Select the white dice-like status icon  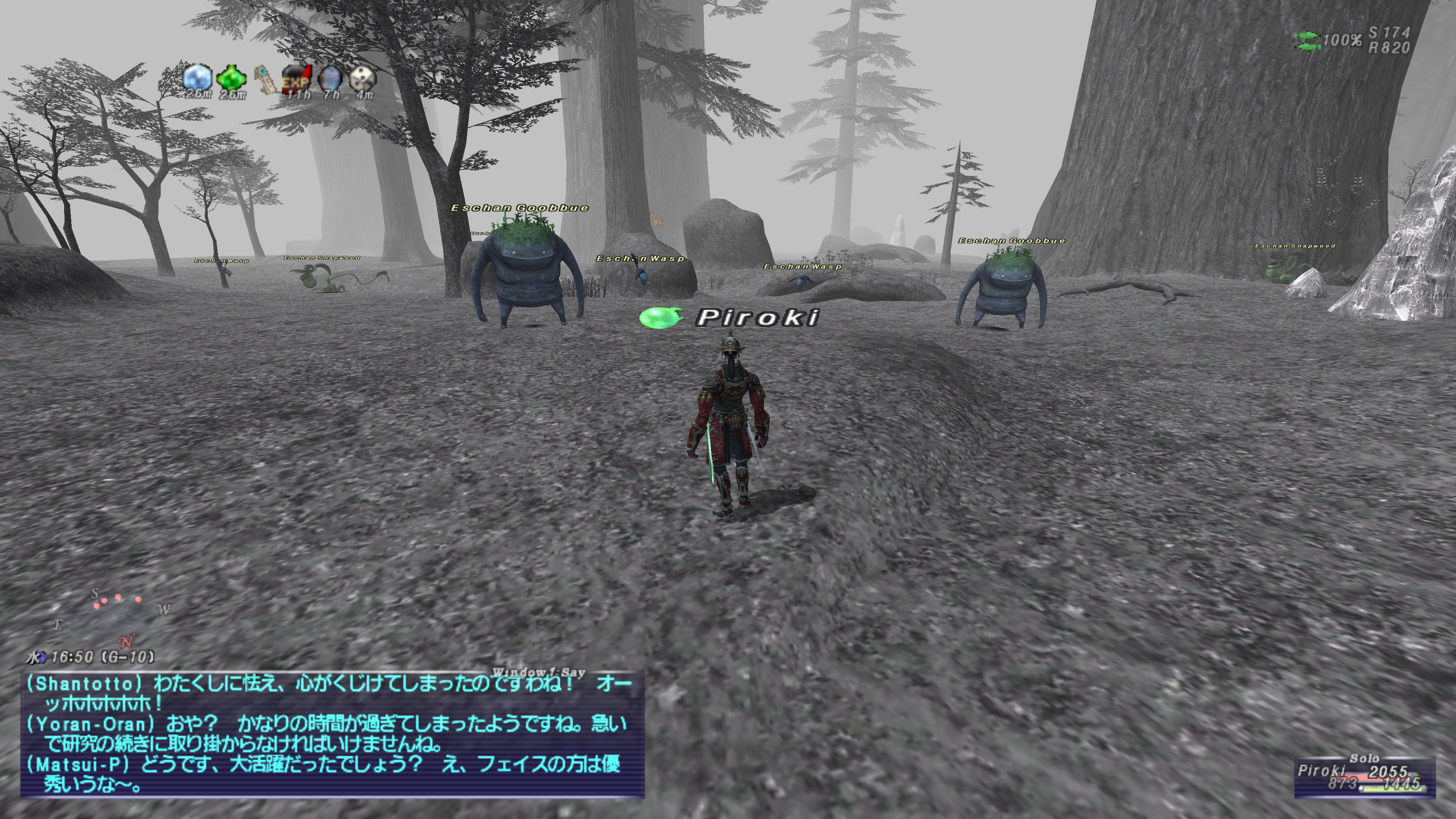click(362, 78)
